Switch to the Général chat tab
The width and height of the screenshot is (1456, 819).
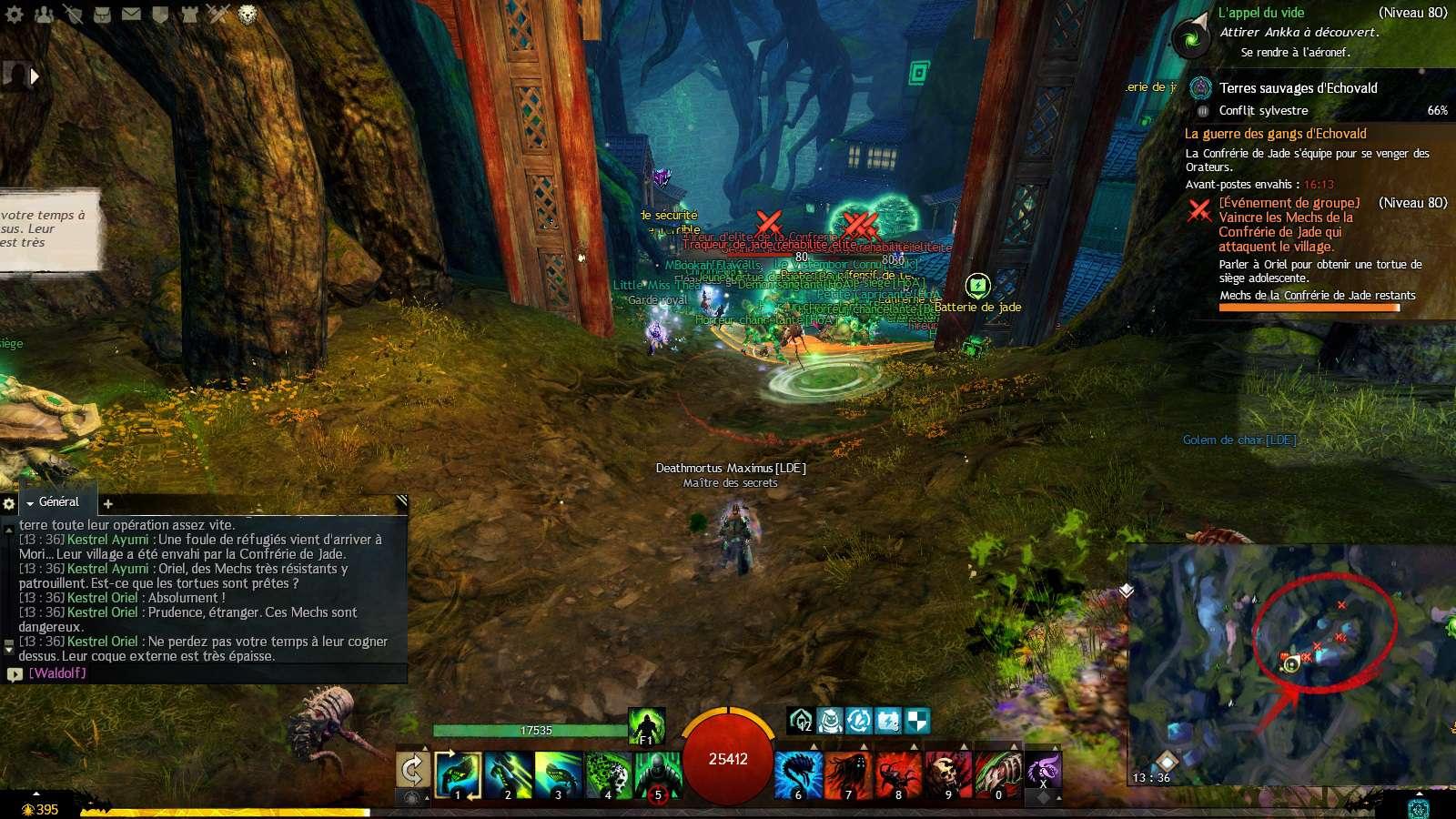point(57,501)
